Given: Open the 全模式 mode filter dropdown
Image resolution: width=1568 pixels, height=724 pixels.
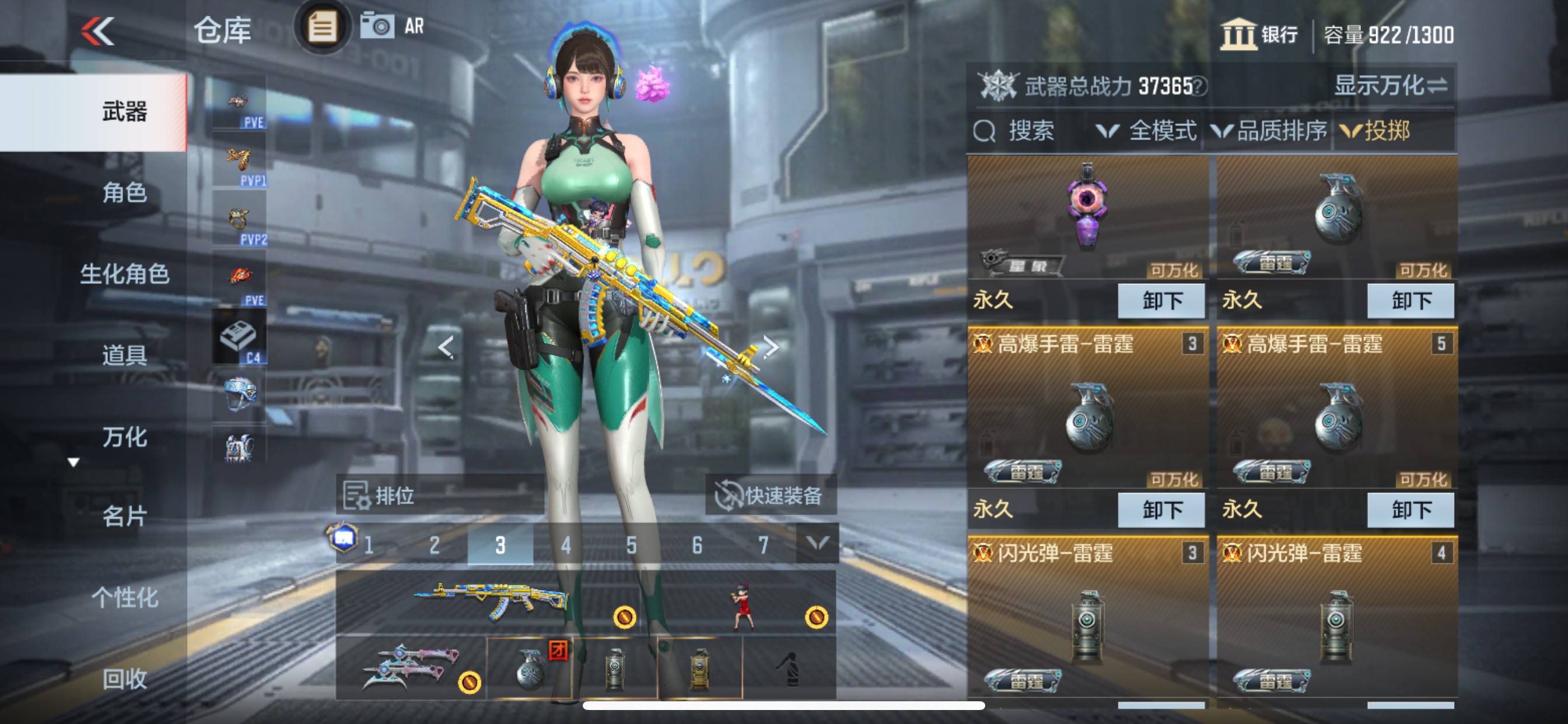Looking at the screenshot, I should (1161, 133).
